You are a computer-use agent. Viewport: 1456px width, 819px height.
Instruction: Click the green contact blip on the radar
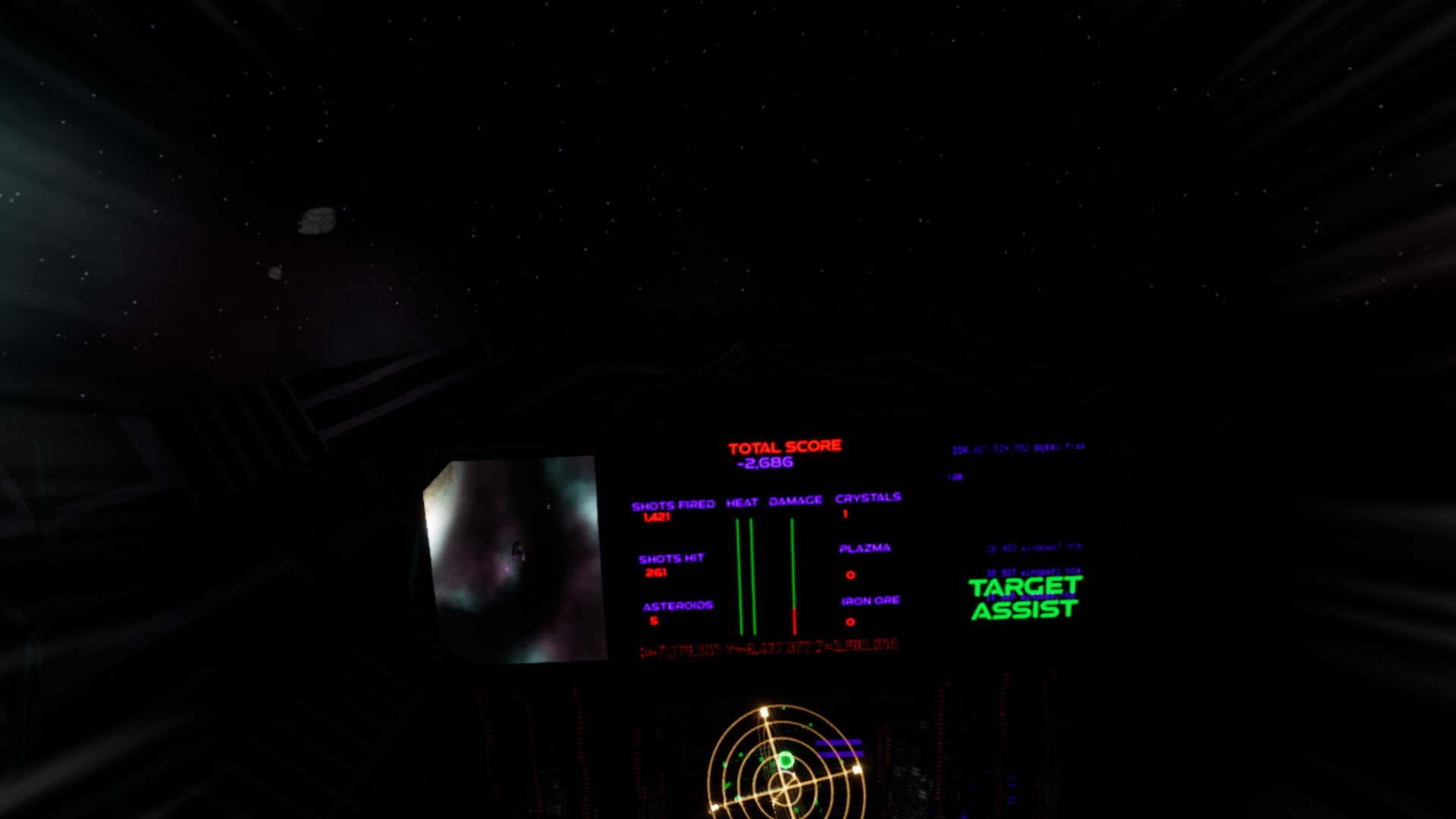tap(786, 760)
